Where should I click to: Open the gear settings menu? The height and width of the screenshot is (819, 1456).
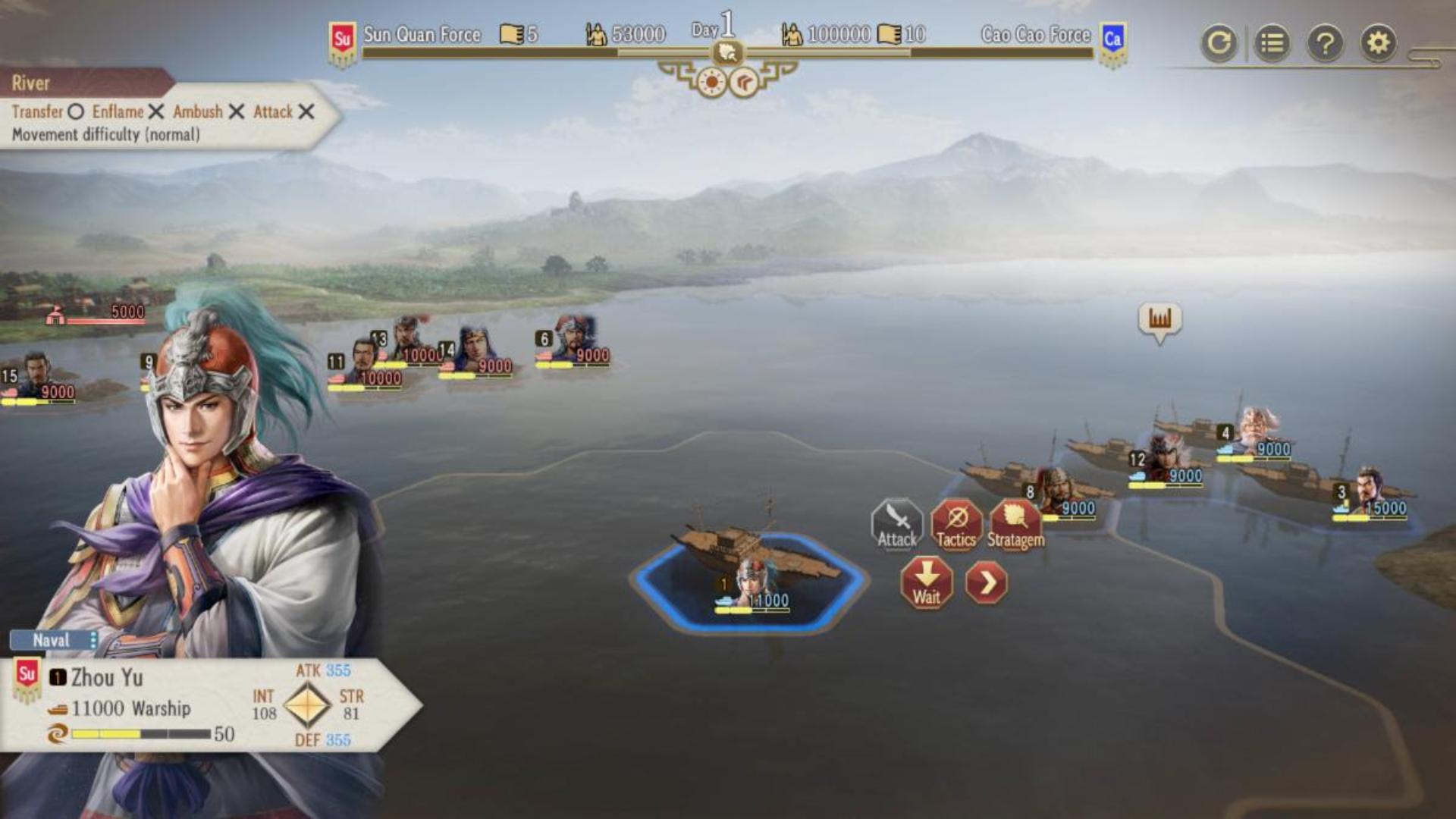point(1378,43)
